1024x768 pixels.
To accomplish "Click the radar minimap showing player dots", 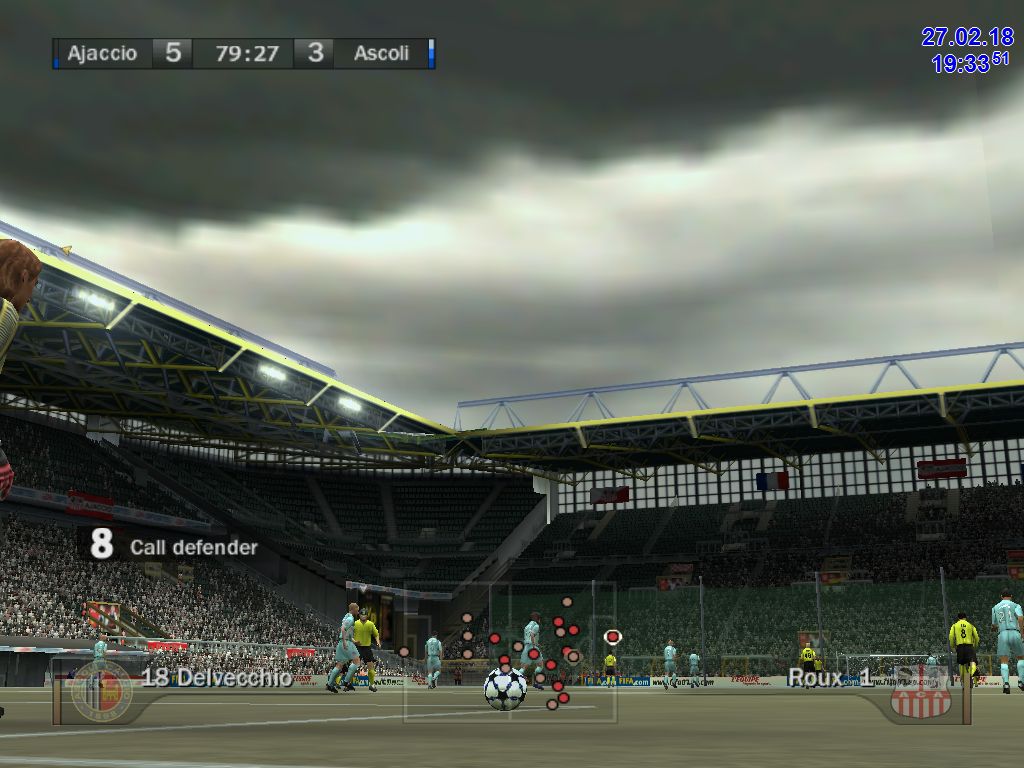I will (x=510, y=651).
